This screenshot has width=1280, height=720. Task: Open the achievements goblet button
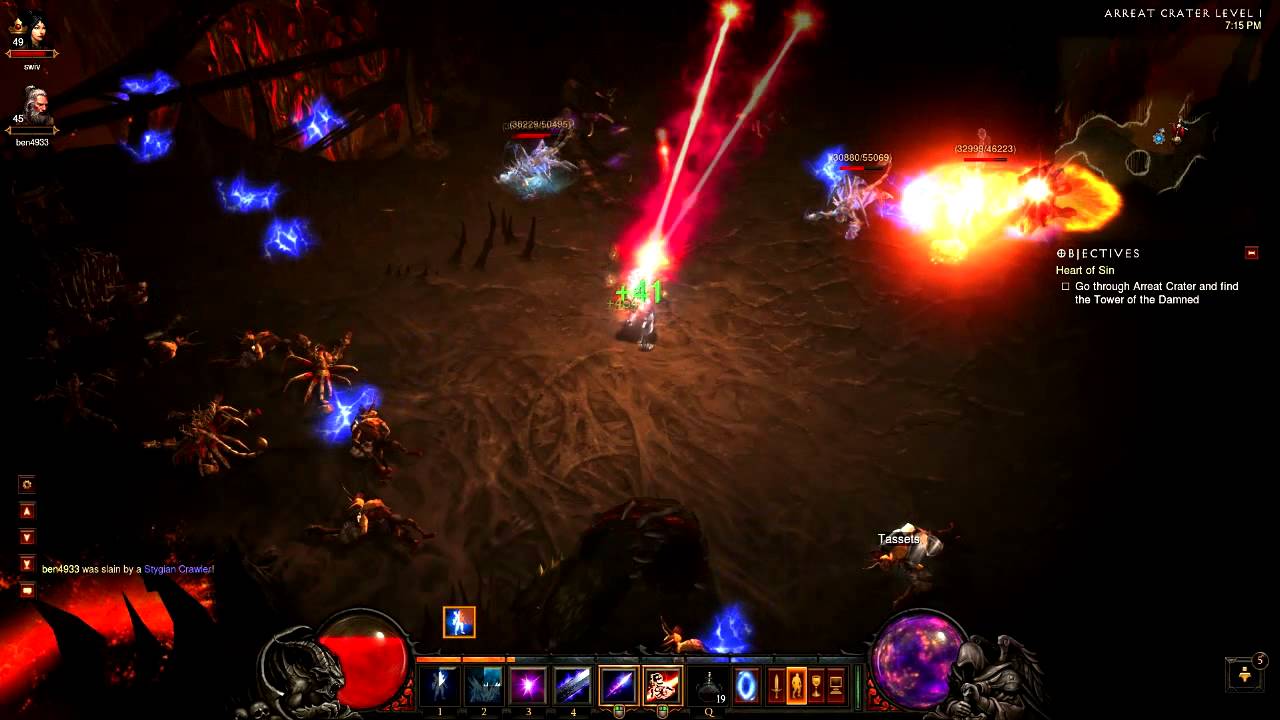pos(816,686)
